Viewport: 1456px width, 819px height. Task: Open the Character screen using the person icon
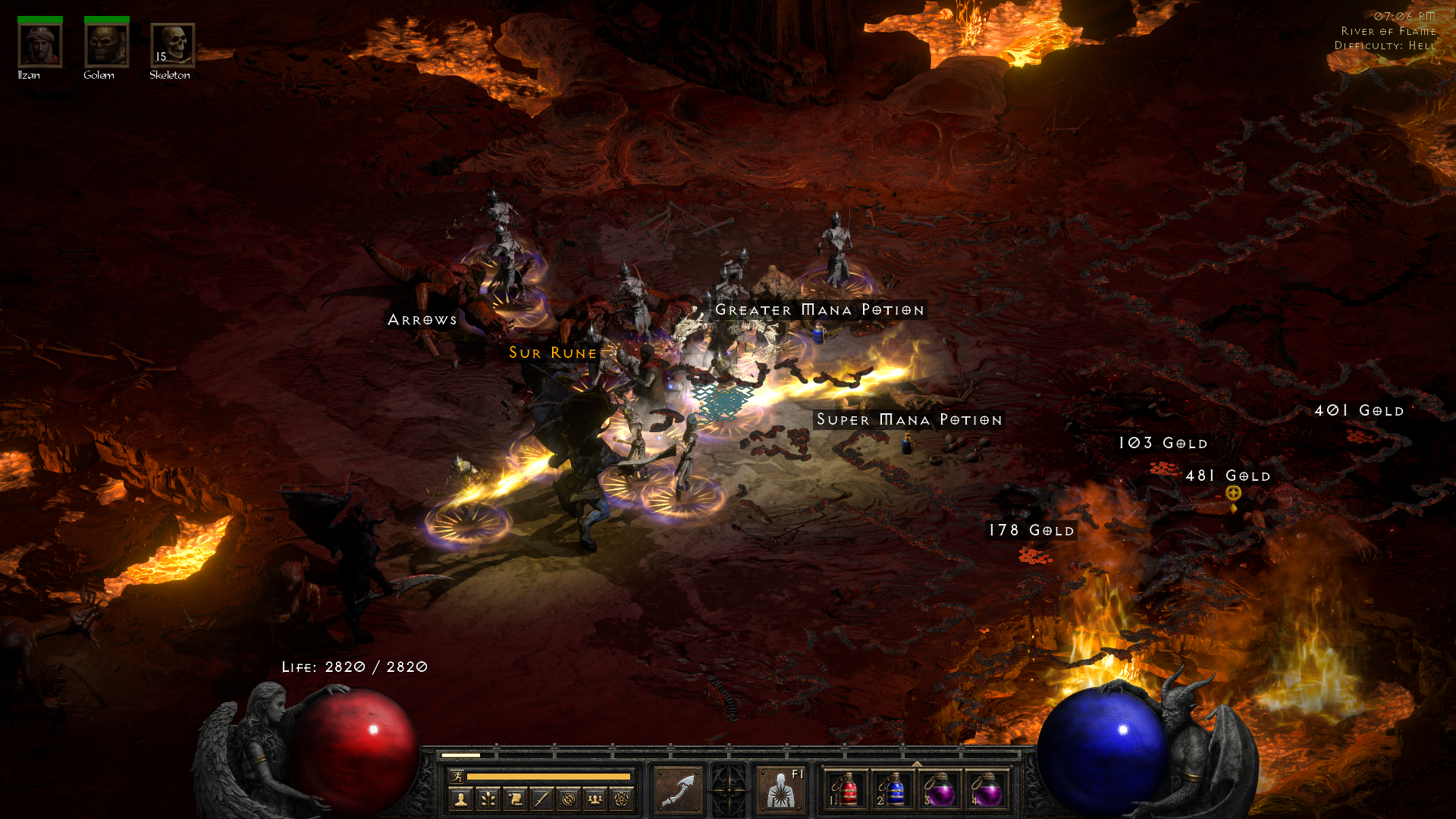pyautogui.click(x=463, y=799)
